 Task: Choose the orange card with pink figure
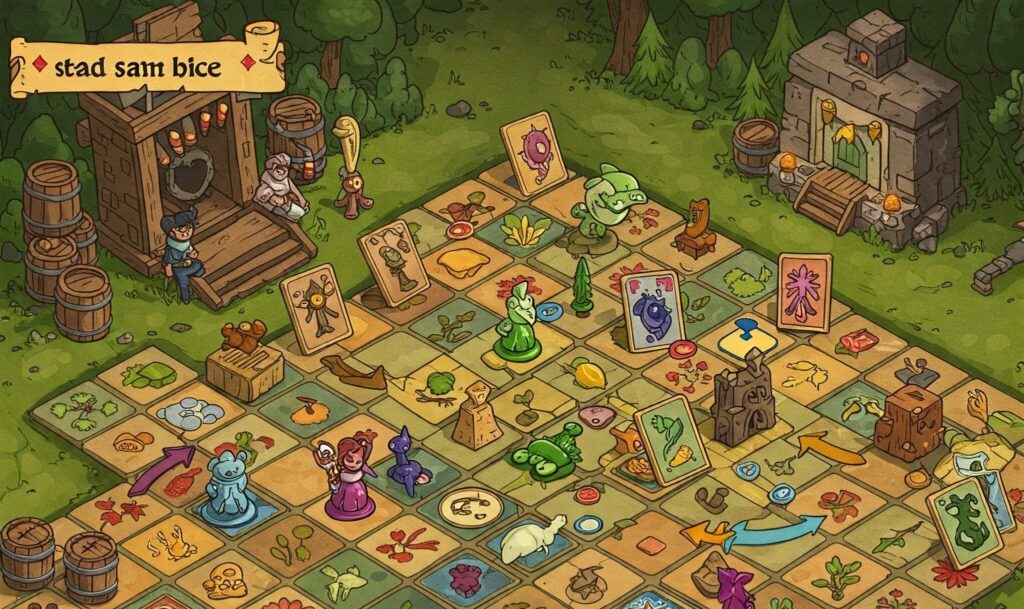(x=804, y=291)
